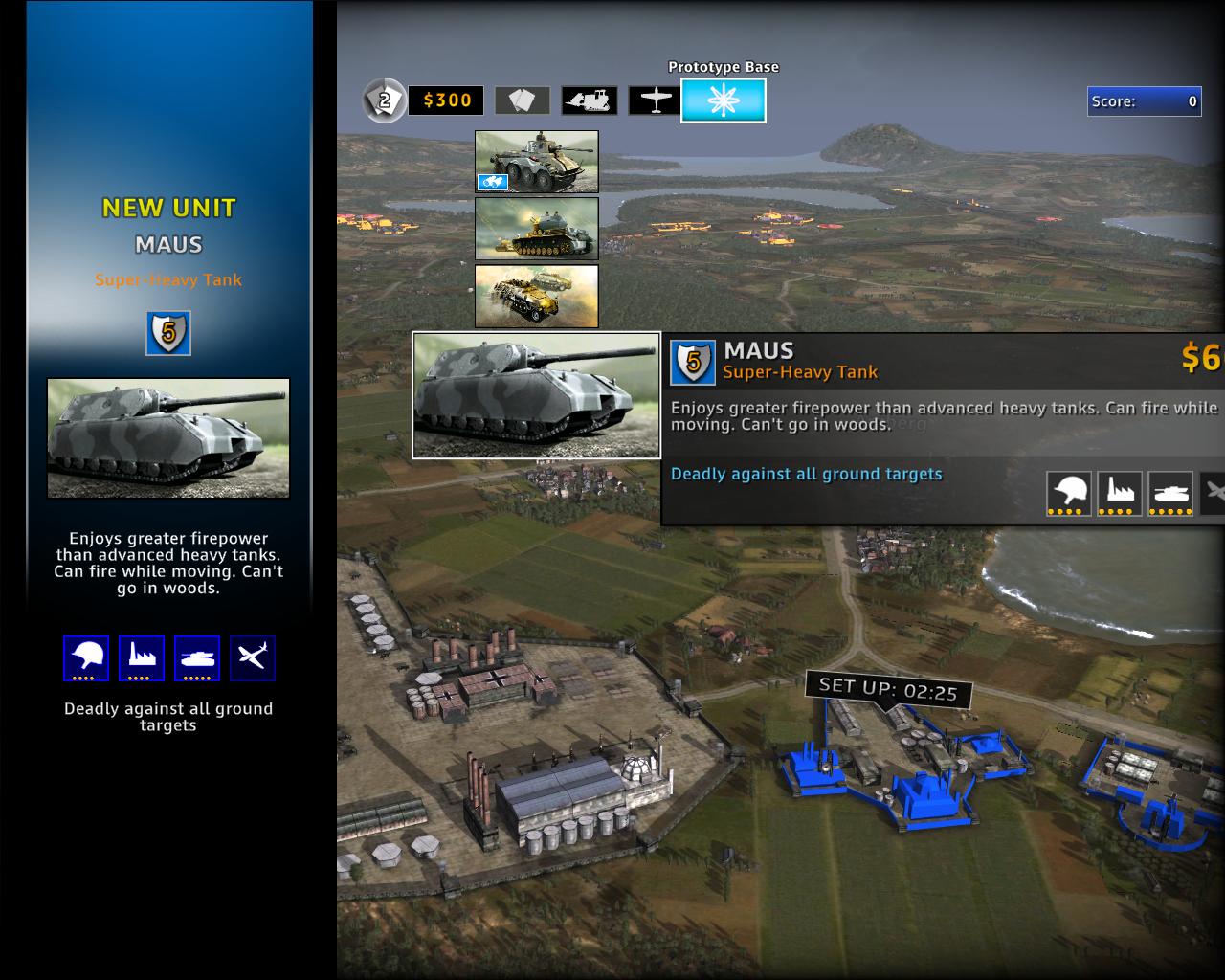Open the bulldozer construction menu
Screen dimensions: 1225x980
589,100
